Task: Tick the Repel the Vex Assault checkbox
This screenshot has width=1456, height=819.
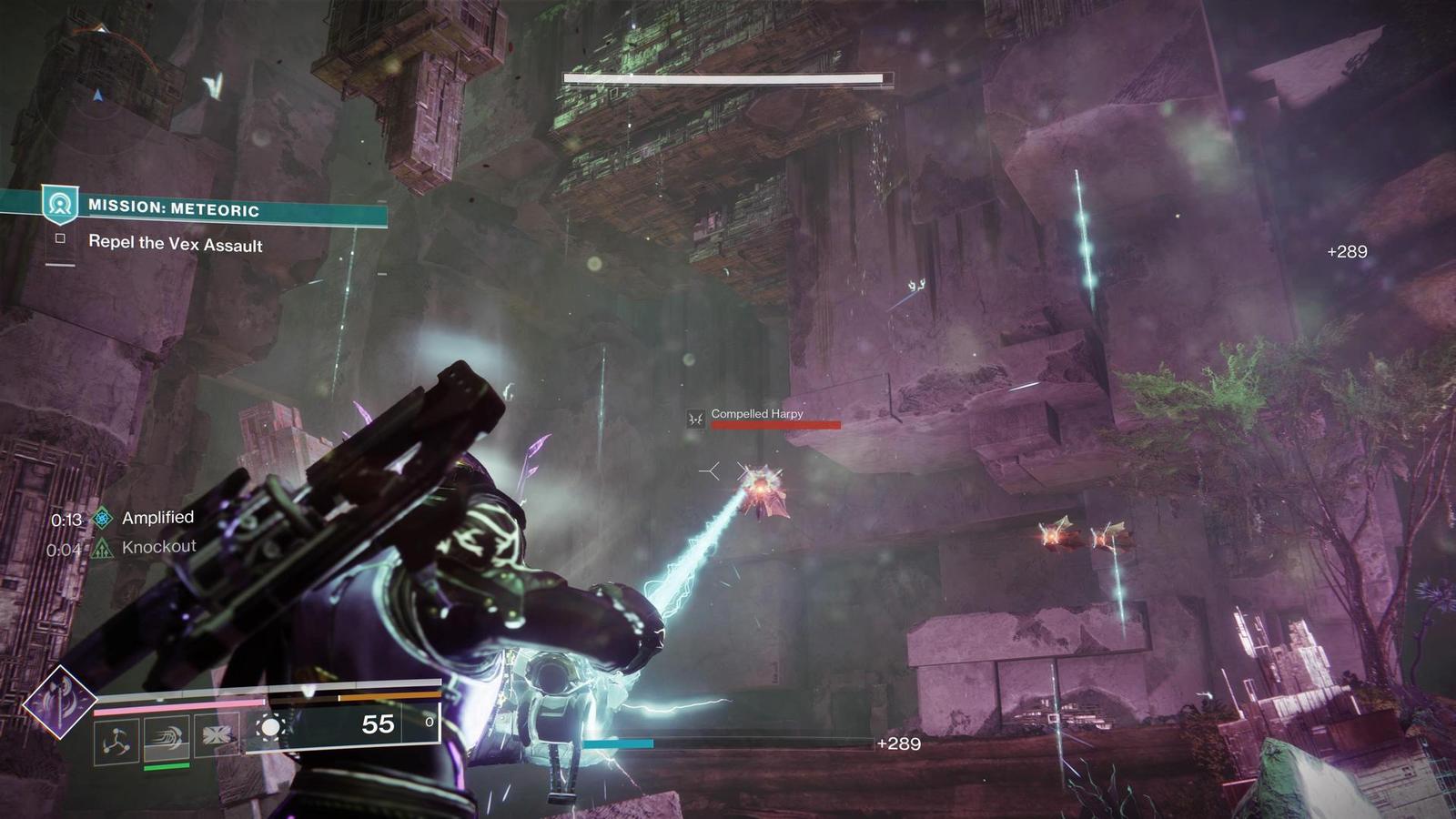Action: [60, 238]
